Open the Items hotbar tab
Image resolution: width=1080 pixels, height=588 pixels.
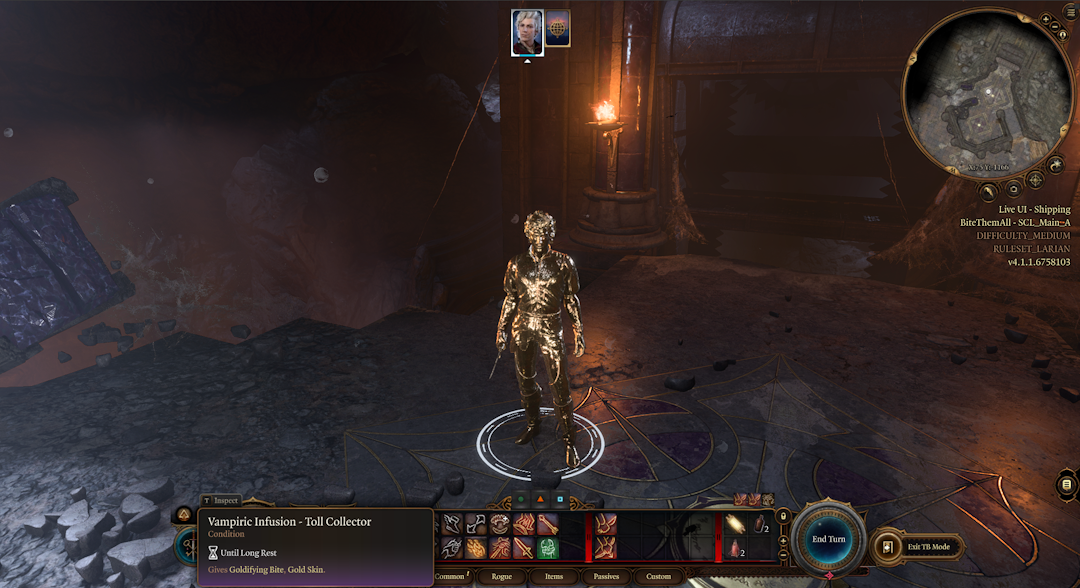pyautogui.click(x=554, y=577)
